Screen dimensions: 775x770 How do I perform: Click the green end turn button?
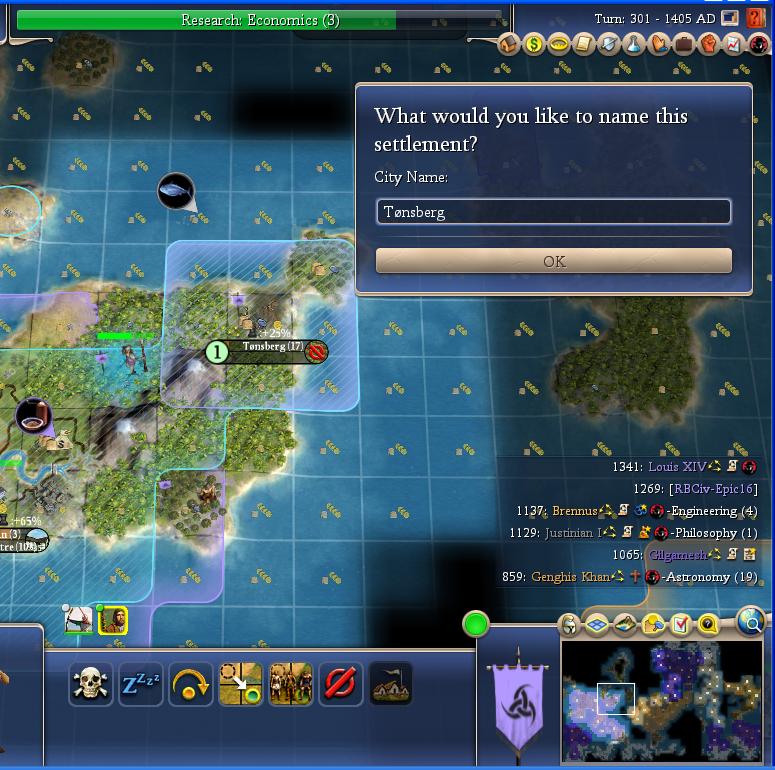(x=476, y=625)
